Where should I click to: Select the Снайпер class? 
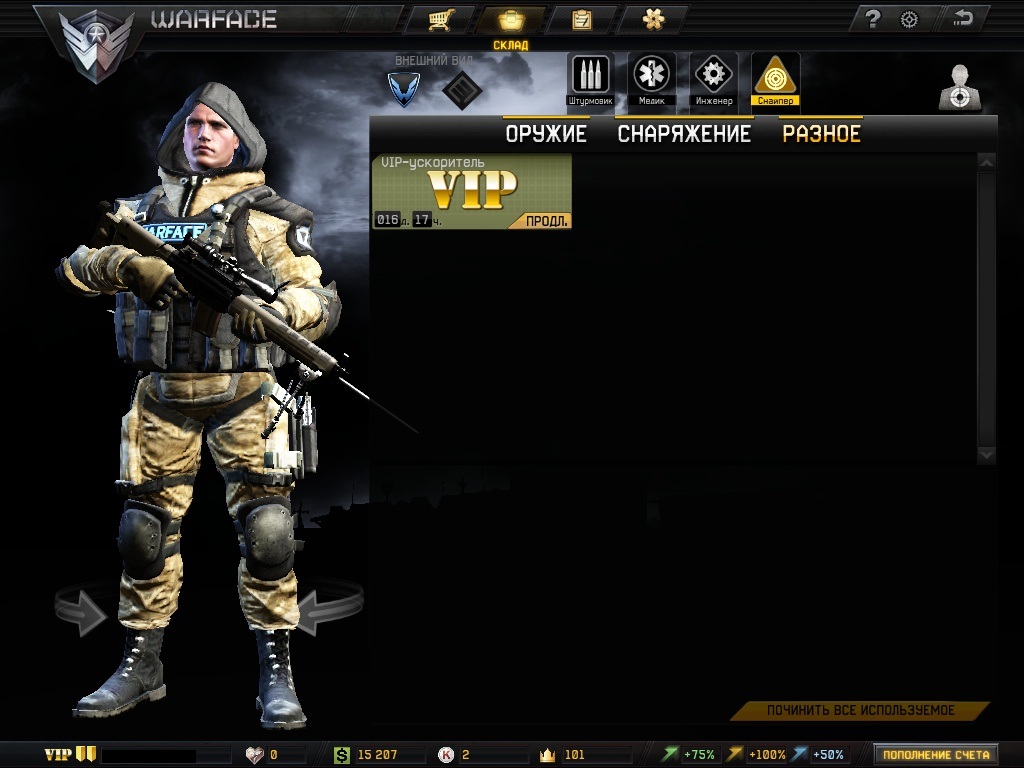pyautogui.click(x=775, y=79)
